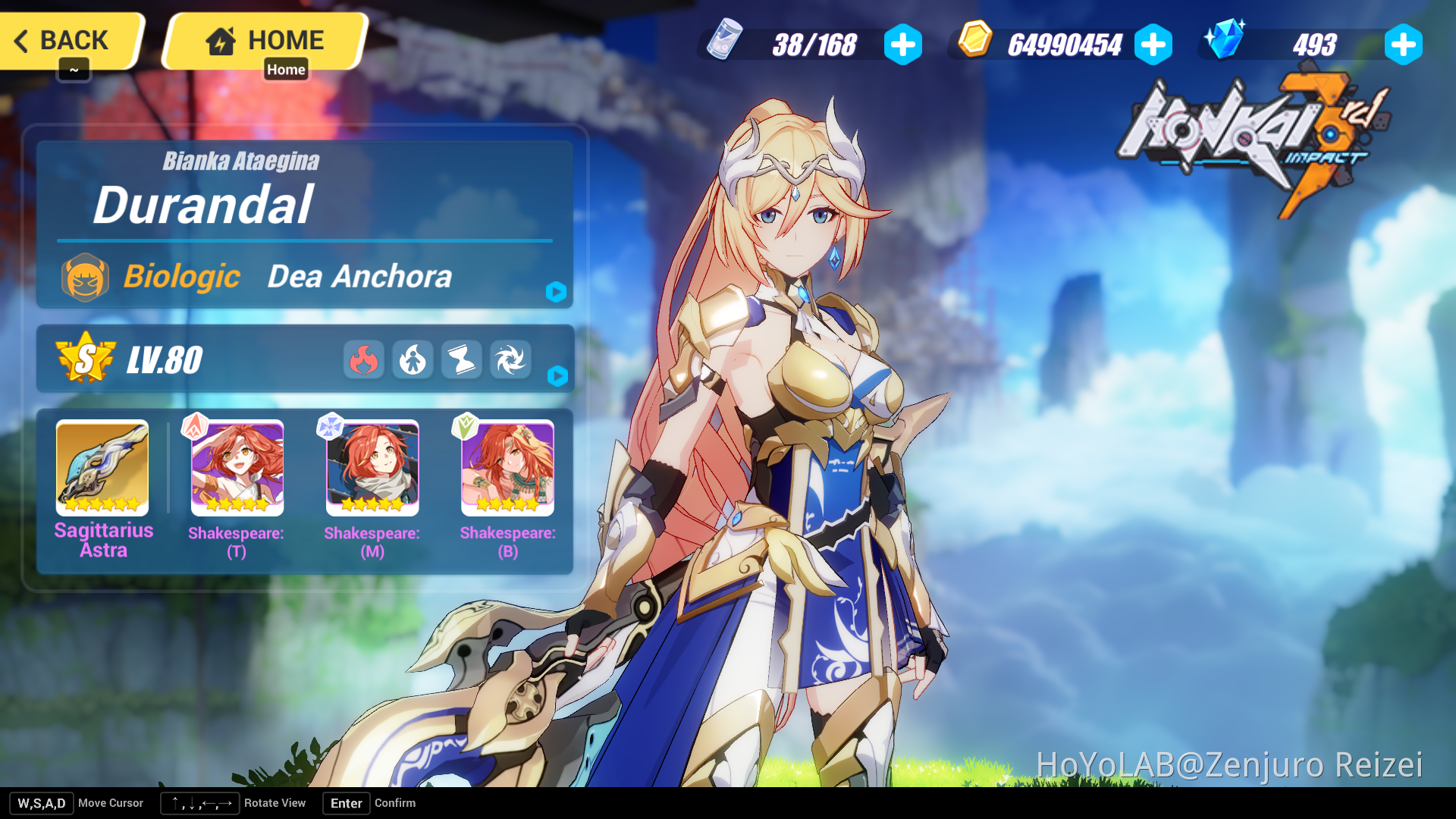Screen dimensions: 1456x819
Task: Add crystals with the plus button
Action: (x=1404, y=44)
